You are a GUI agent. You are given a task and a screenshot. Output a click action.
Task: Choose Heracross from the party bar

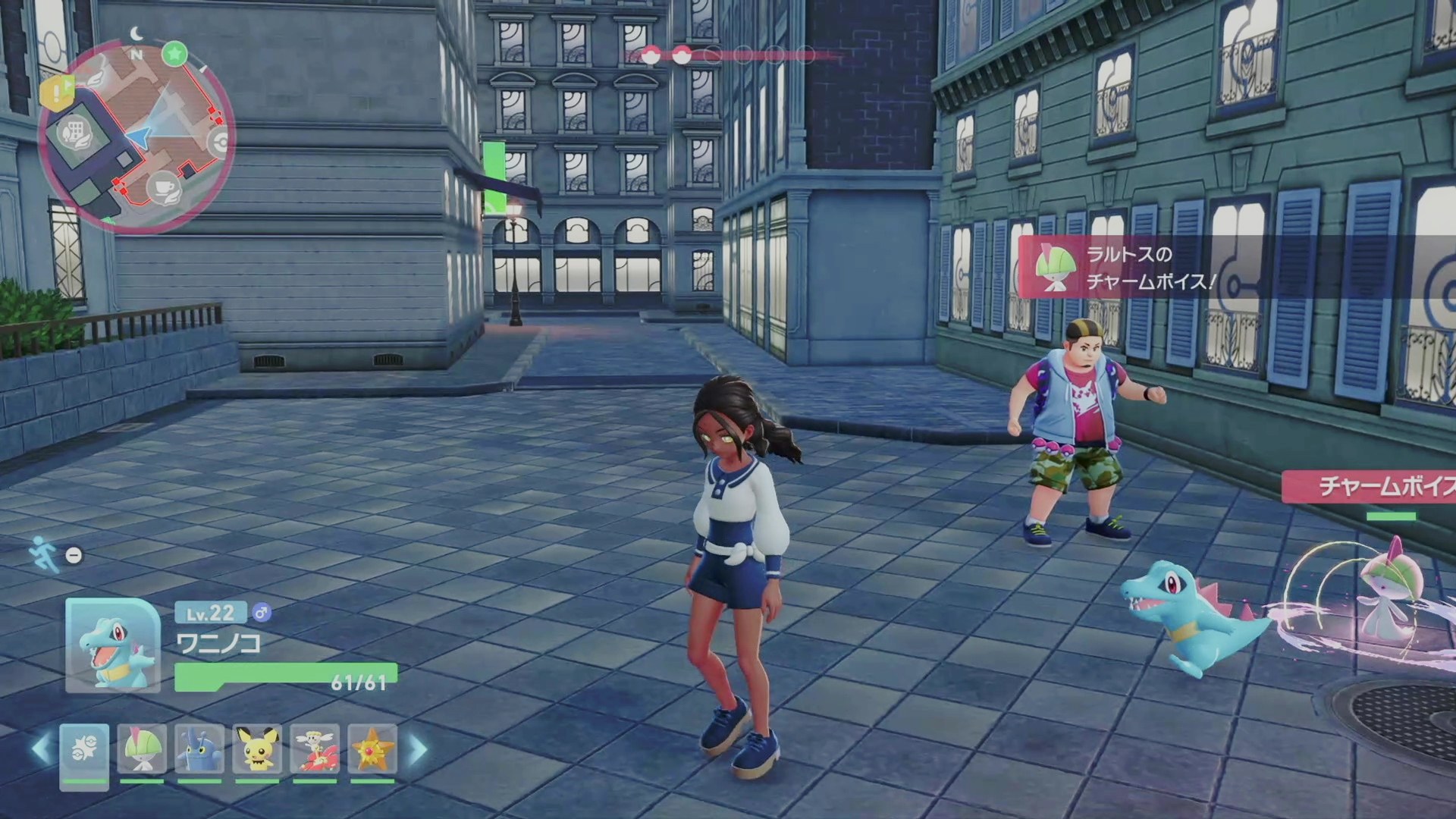tap(199, 749)
